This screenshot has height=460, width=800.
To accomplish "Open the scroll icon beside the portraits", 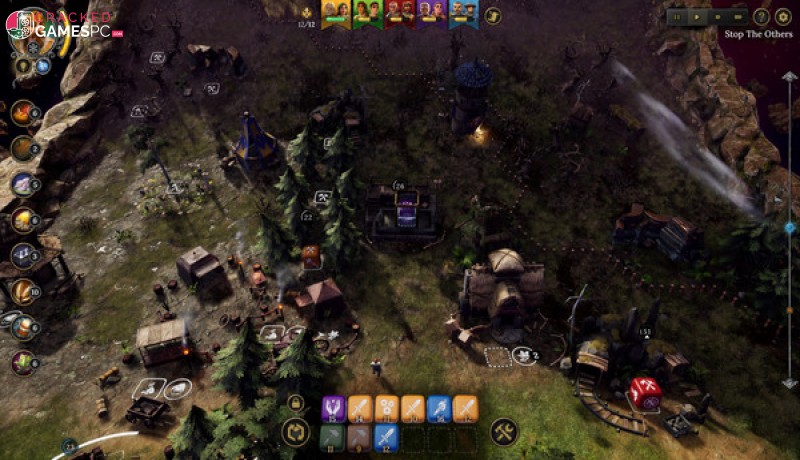I will point(493,15).
